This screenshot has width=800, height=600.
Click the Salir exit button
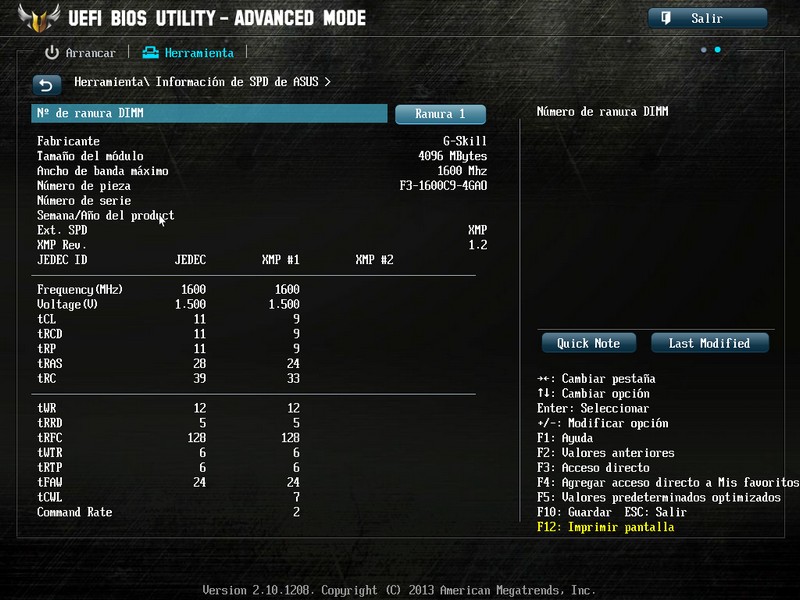tap(707, 18)
